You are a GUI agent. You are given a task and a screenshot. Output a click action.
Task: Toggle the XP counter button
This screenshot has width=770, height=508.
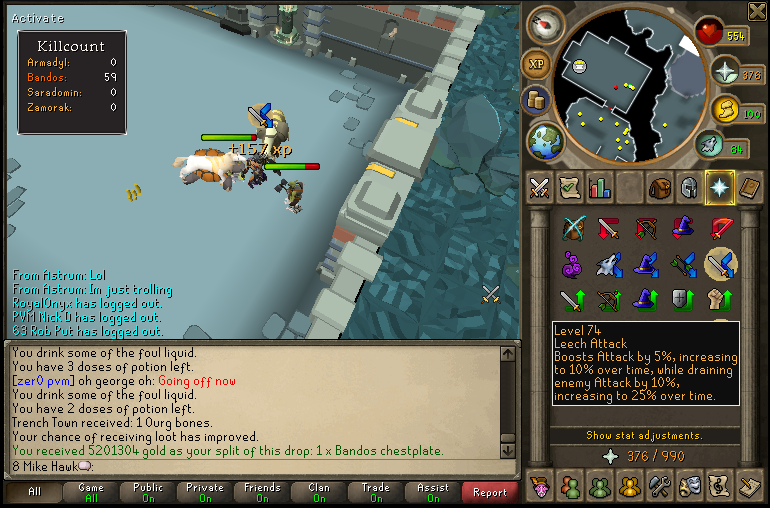pos(539,65)
